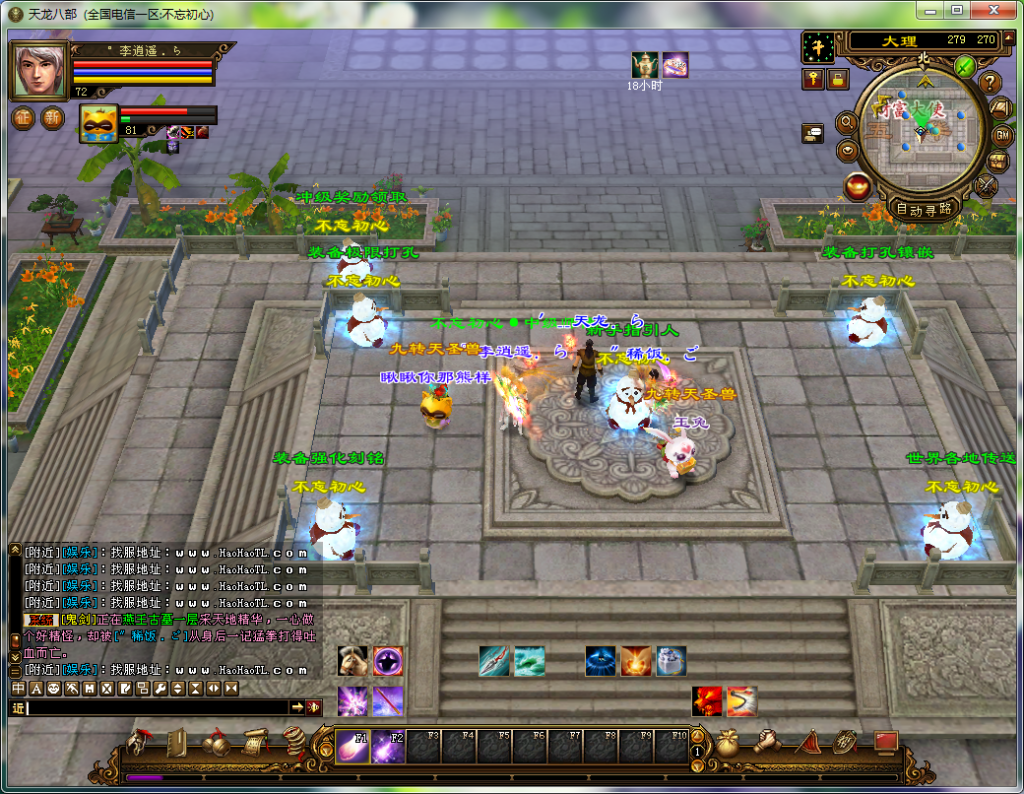Open the question mark help button
Screen dimensions: 1024x794
coord(990,83)
